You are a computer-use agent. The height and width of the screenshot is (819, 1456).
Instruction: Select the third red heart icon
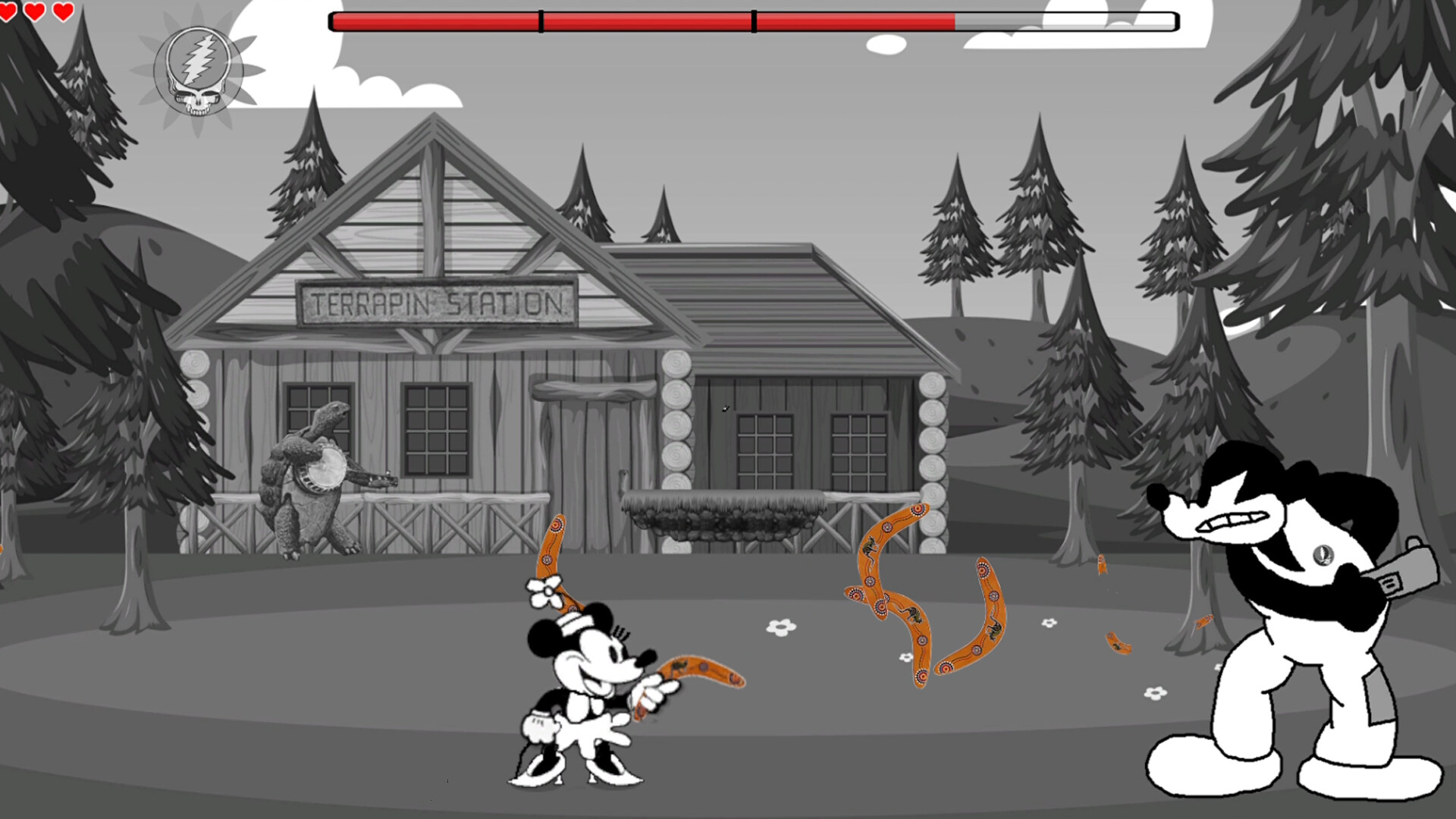62,11
